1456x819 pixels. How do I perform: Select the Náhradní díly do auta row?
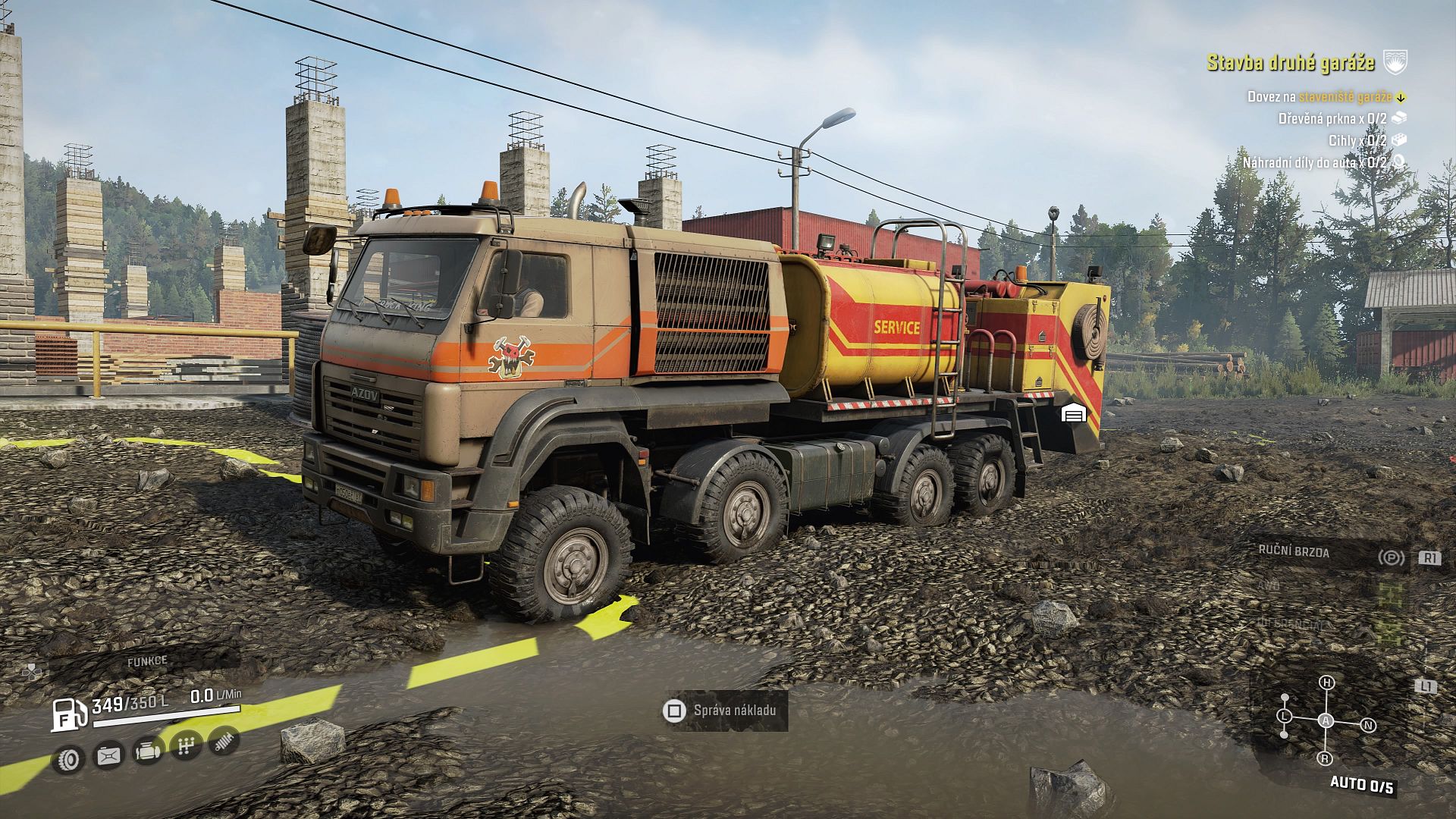click(1314, 162)
